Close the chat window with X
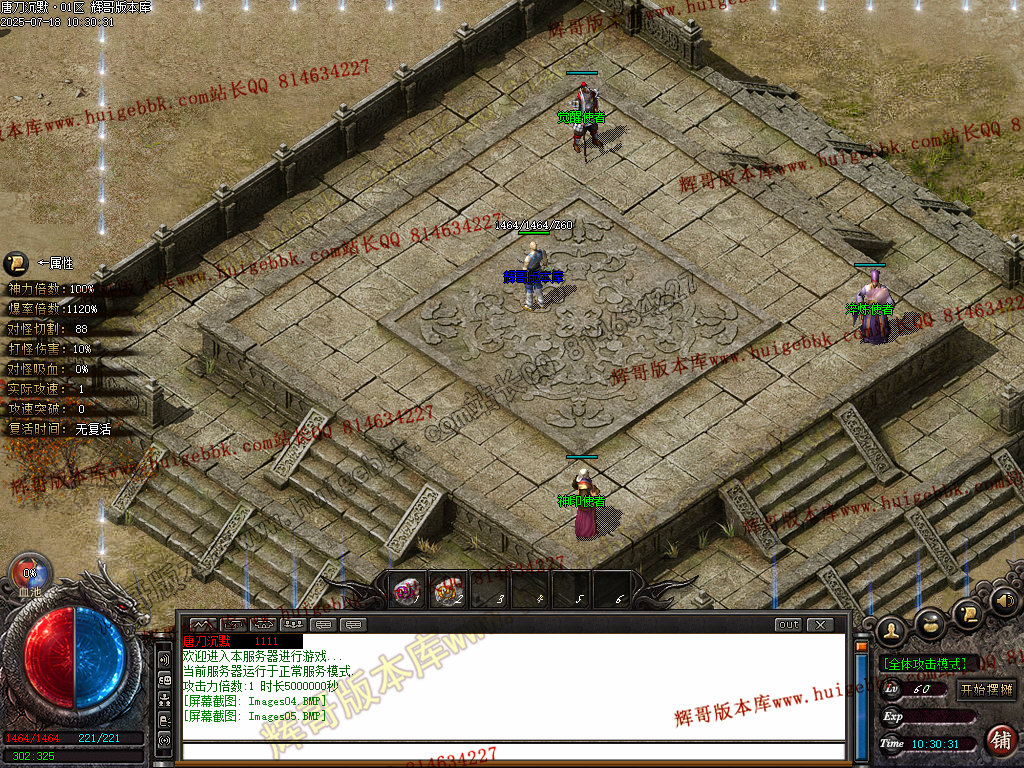 point(819,625)
